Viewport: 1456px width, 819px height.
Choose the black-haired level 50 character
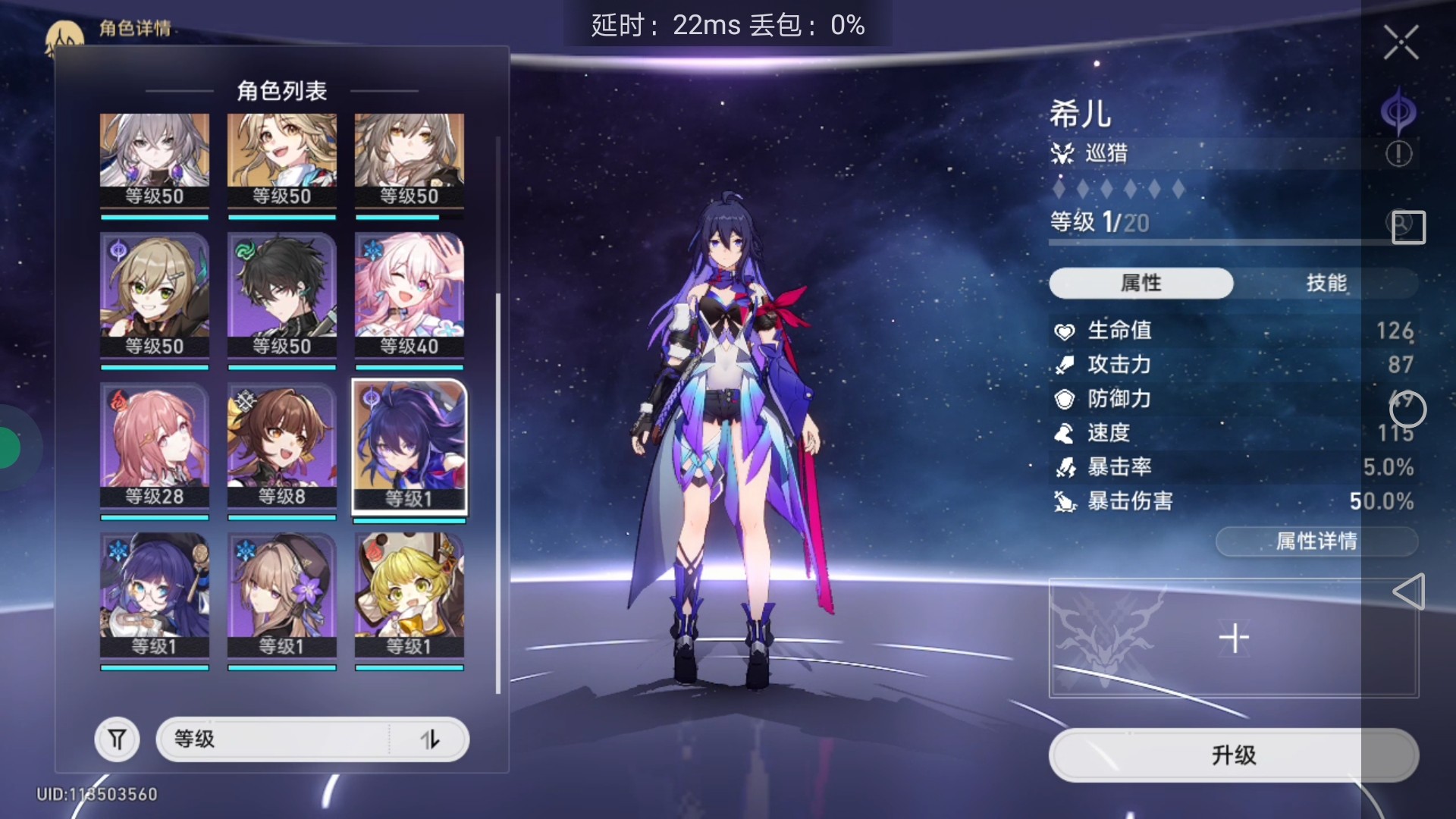click(x=281, y=296)
